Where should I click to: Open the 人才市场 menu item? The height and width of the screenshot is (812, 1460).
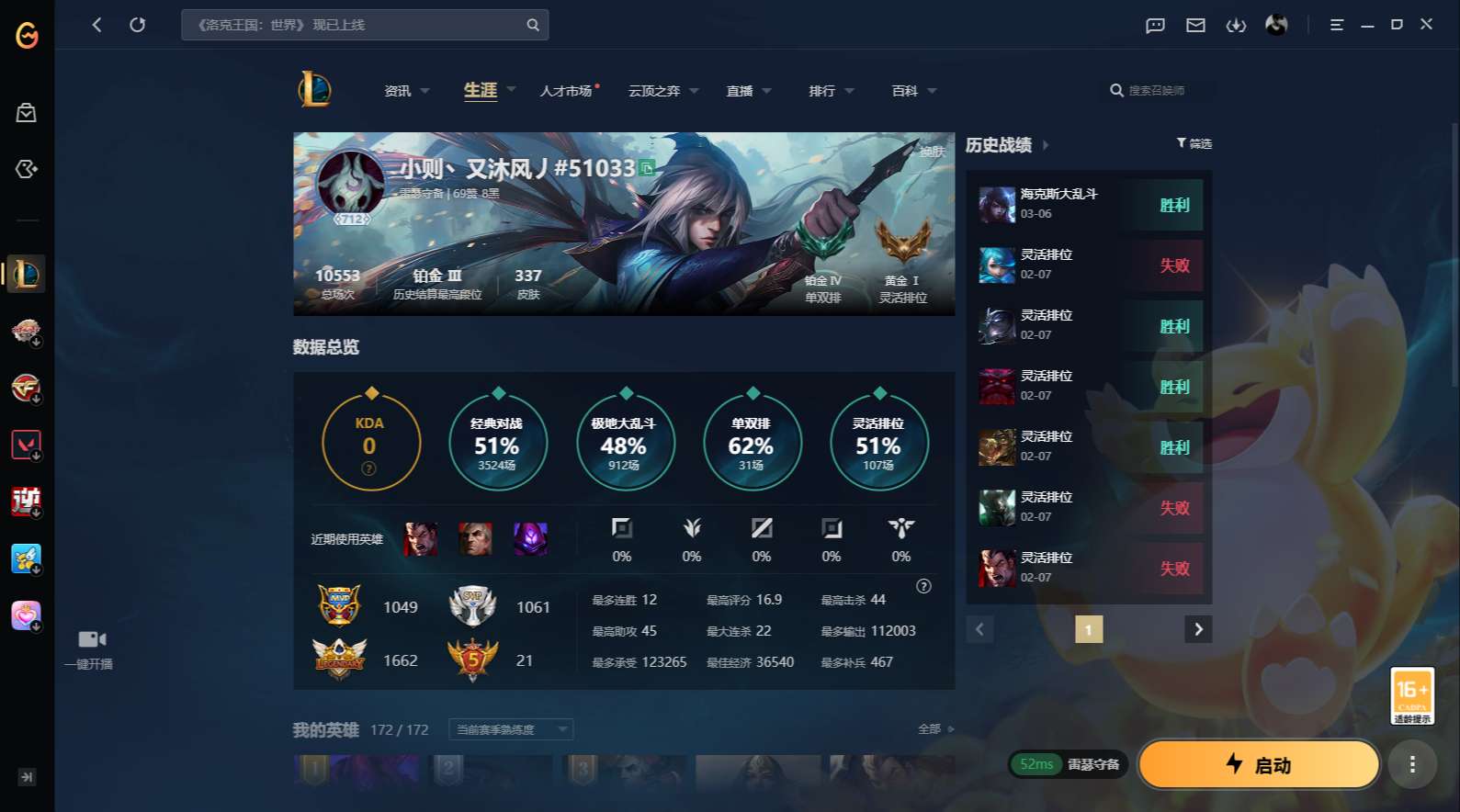[564, 91]
